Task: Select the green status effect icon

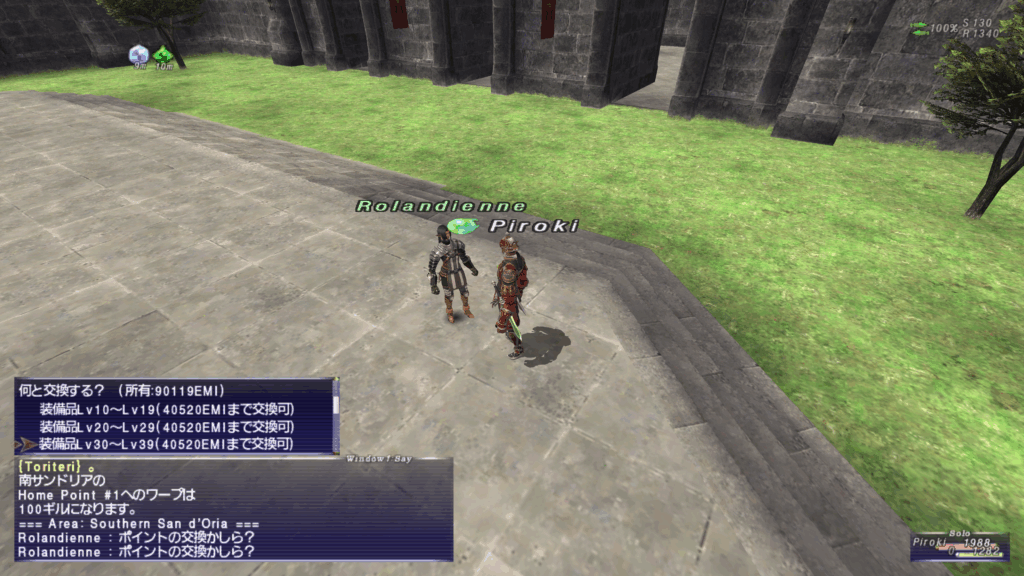Action: [x=163, y=54]
